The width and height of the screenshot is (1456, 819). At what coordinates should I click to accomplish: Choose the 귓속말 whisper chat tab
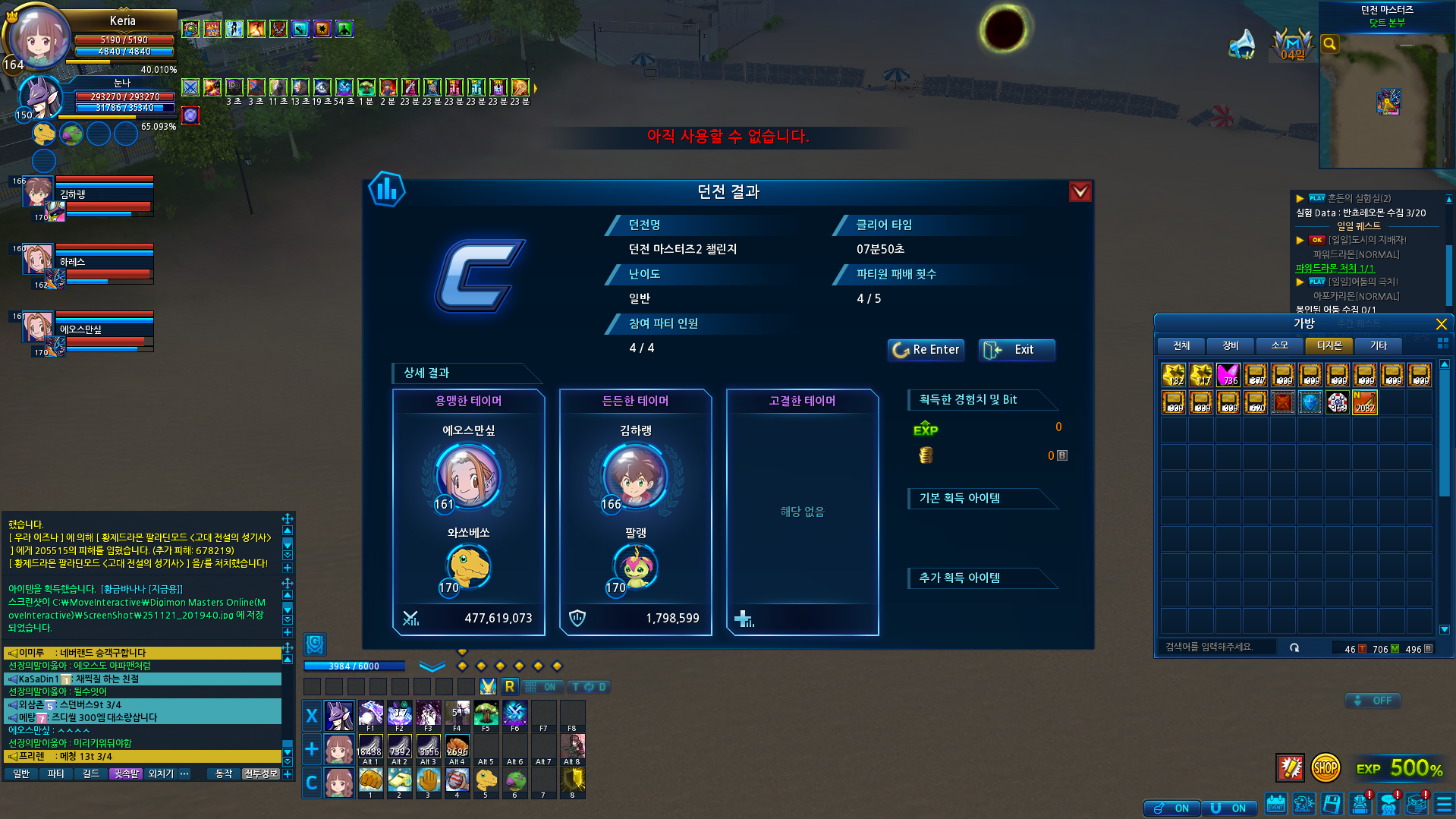coord(126,774)
